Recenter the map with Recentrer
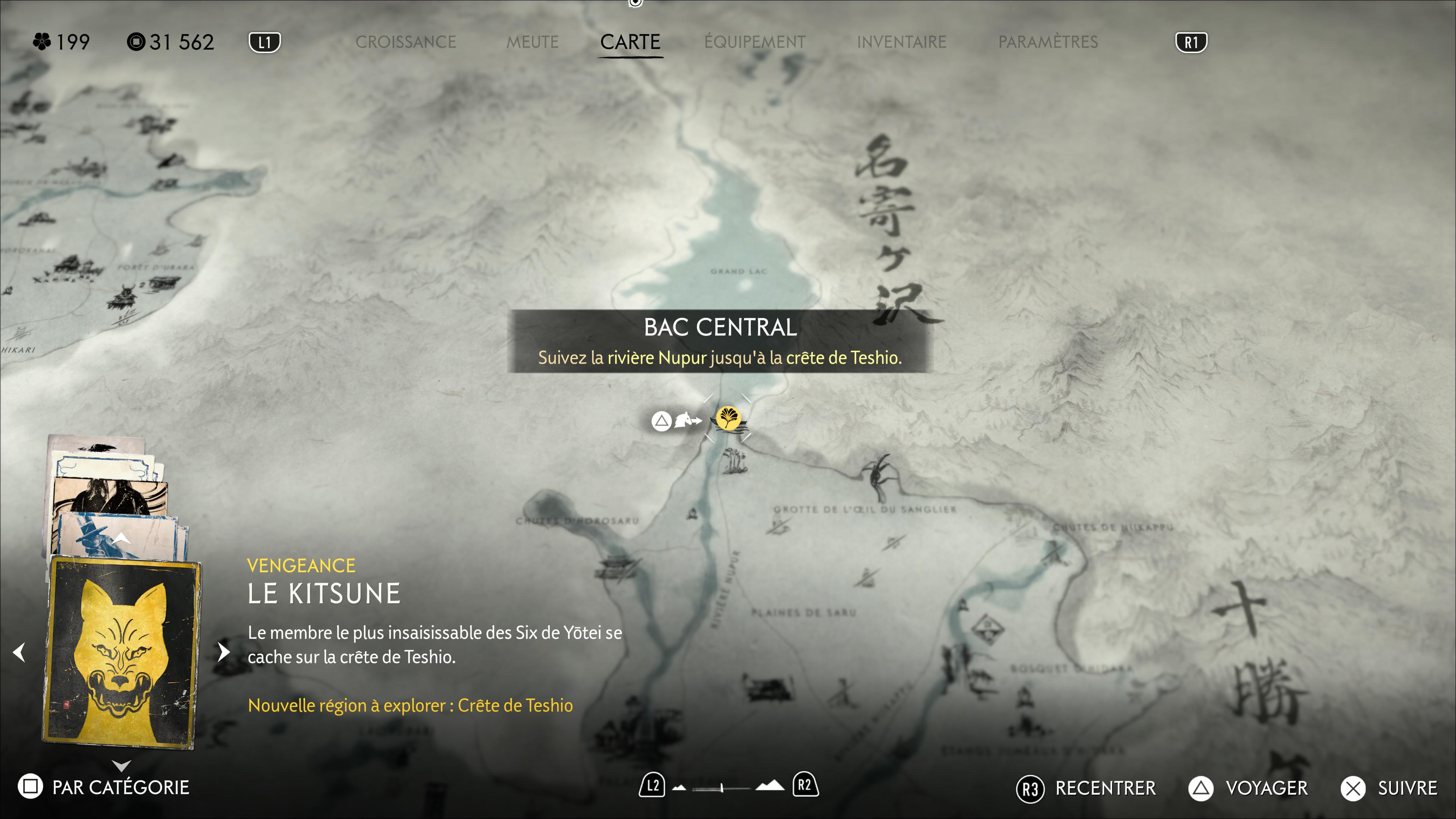The width and height of the screenshot is (1456, 819). (1086, 789)
